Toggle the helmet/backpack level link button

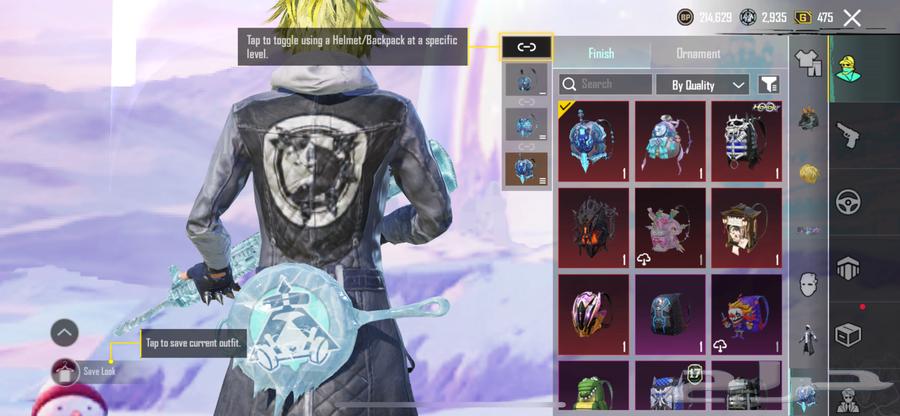526,46
